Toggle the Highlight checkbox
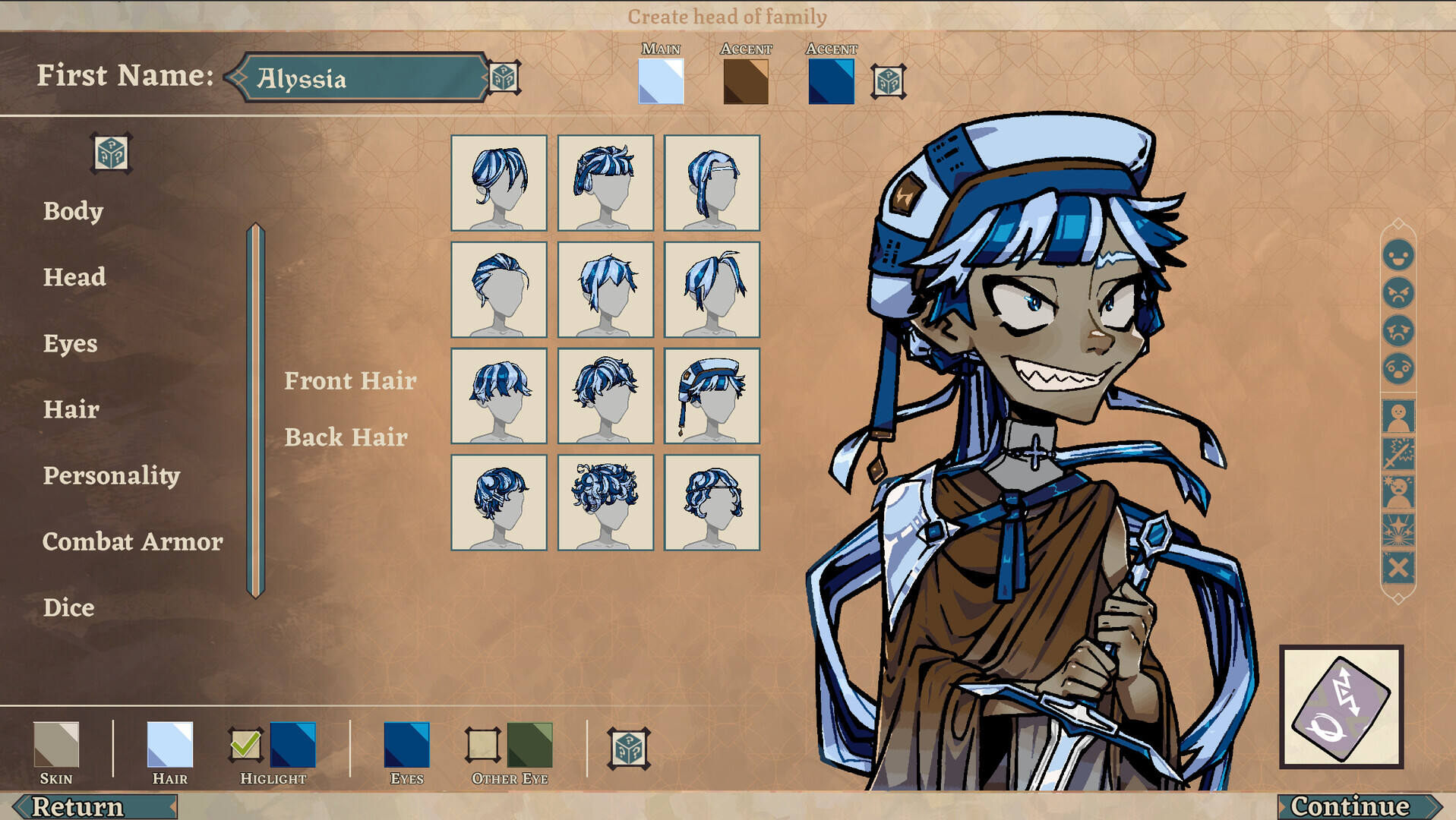 point(245,745)
